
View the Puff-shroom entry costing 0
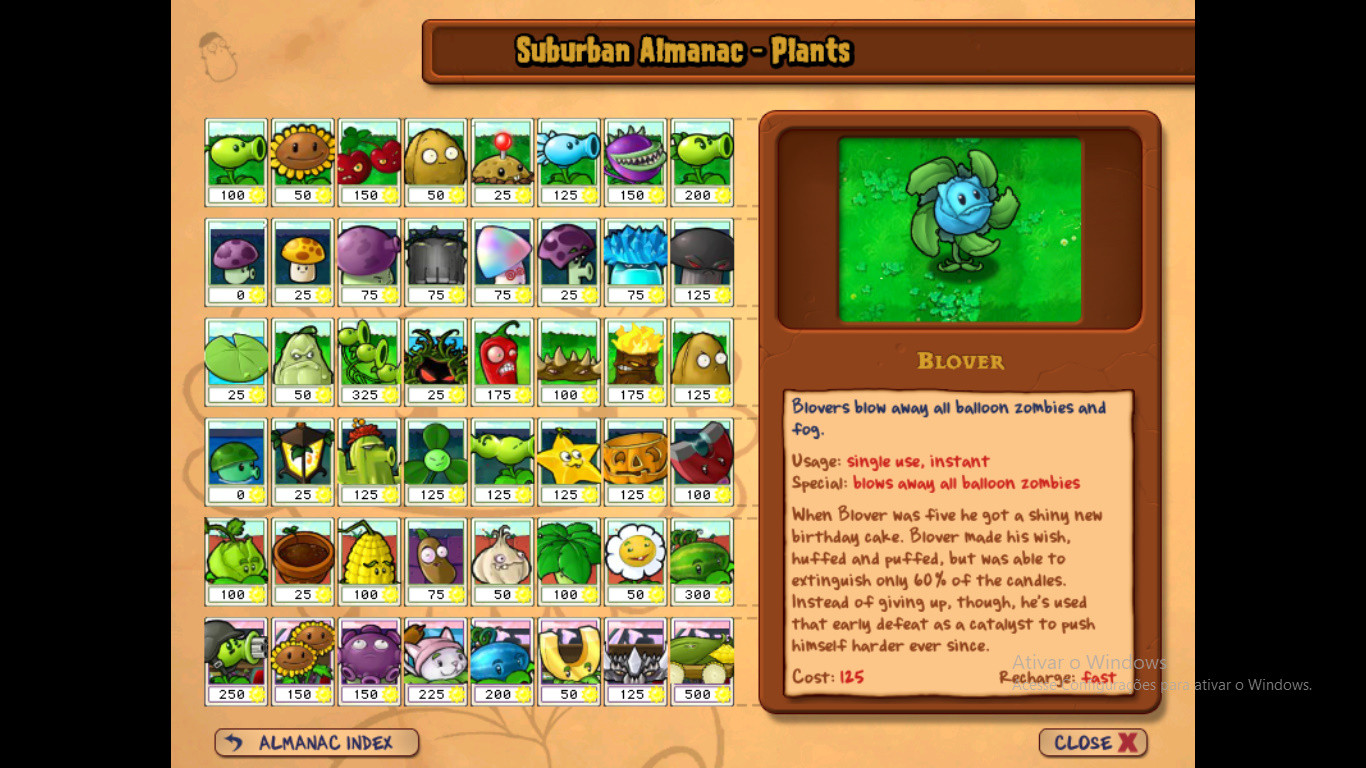point(235,260)
